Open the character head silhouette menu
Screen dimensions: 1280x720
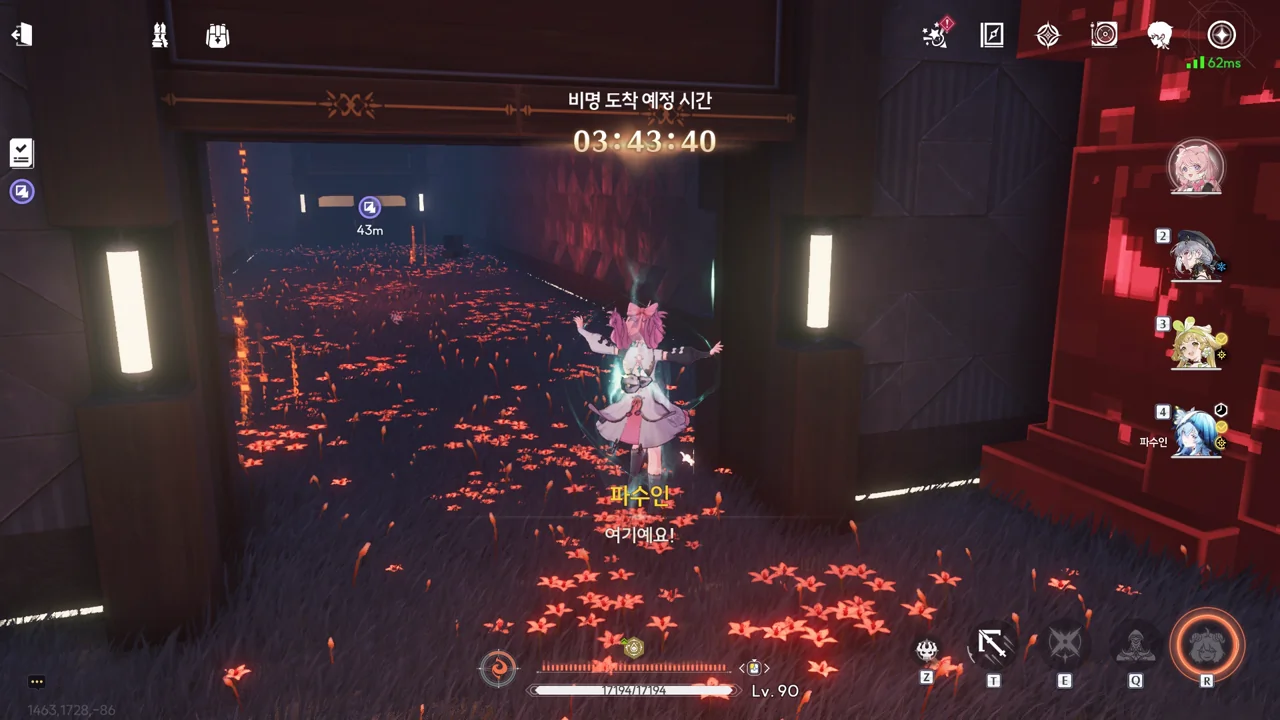1160,35
